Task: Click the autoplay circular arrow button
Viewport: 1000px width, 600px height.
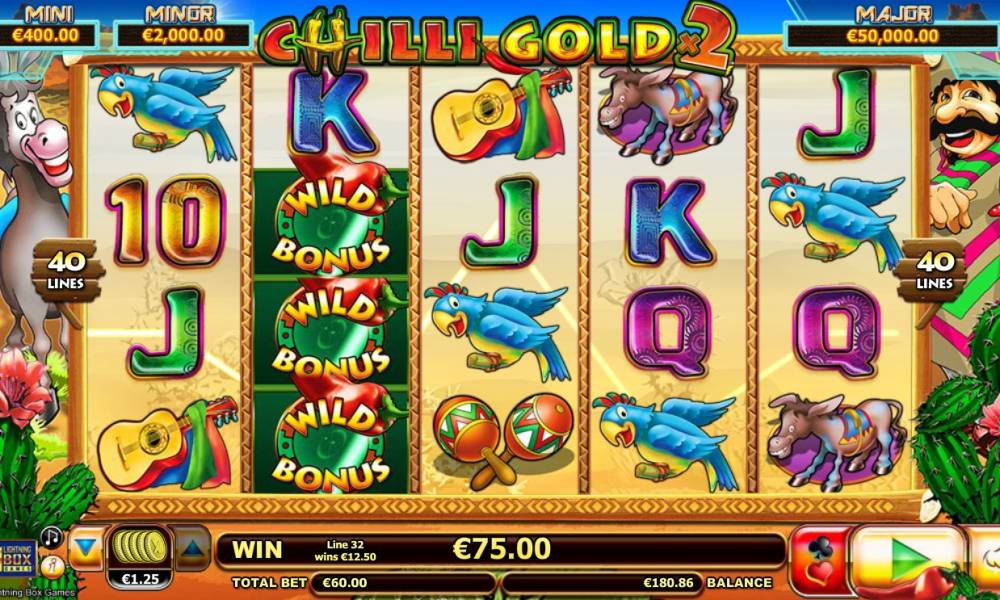Action: pos(987,555)
